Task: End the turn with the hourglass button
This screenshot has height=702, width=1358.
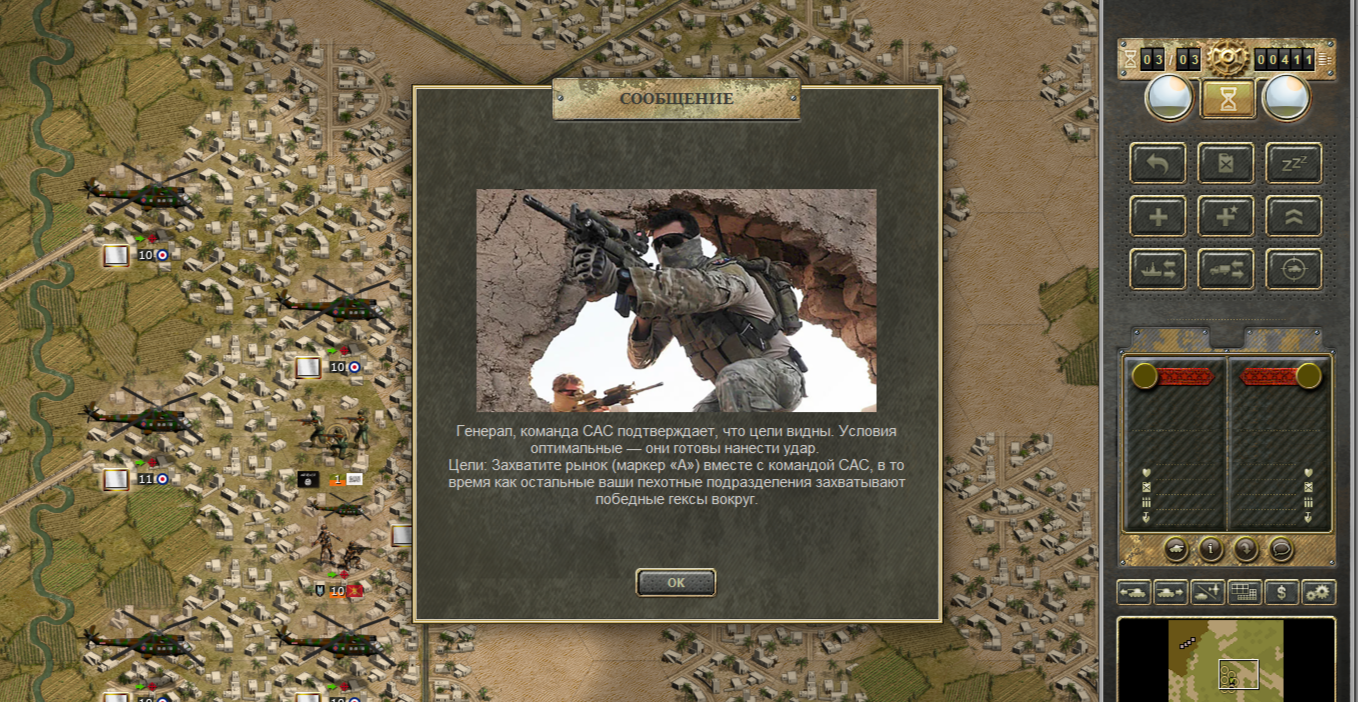Action: pyautogui.click(x=1228, y=99)
